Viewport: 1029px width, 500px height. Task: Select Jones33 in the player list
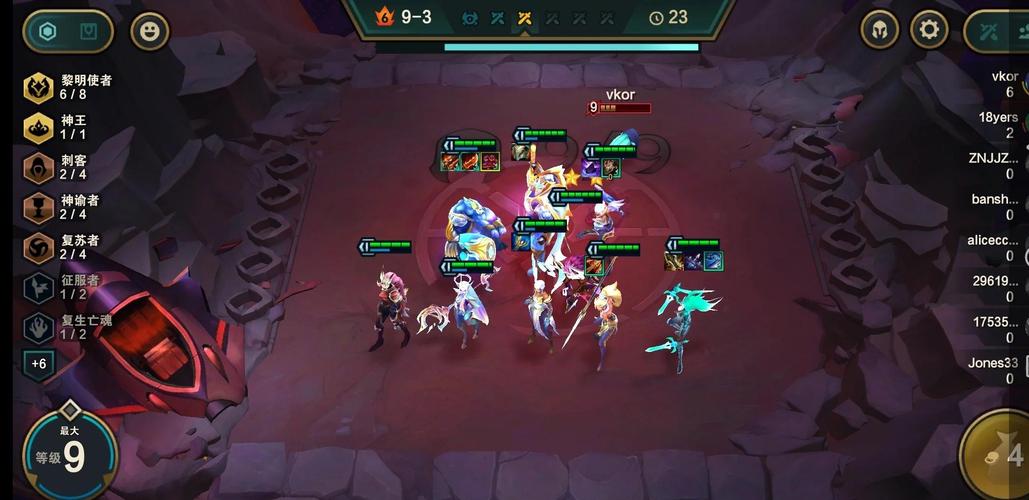click(996, 370)
